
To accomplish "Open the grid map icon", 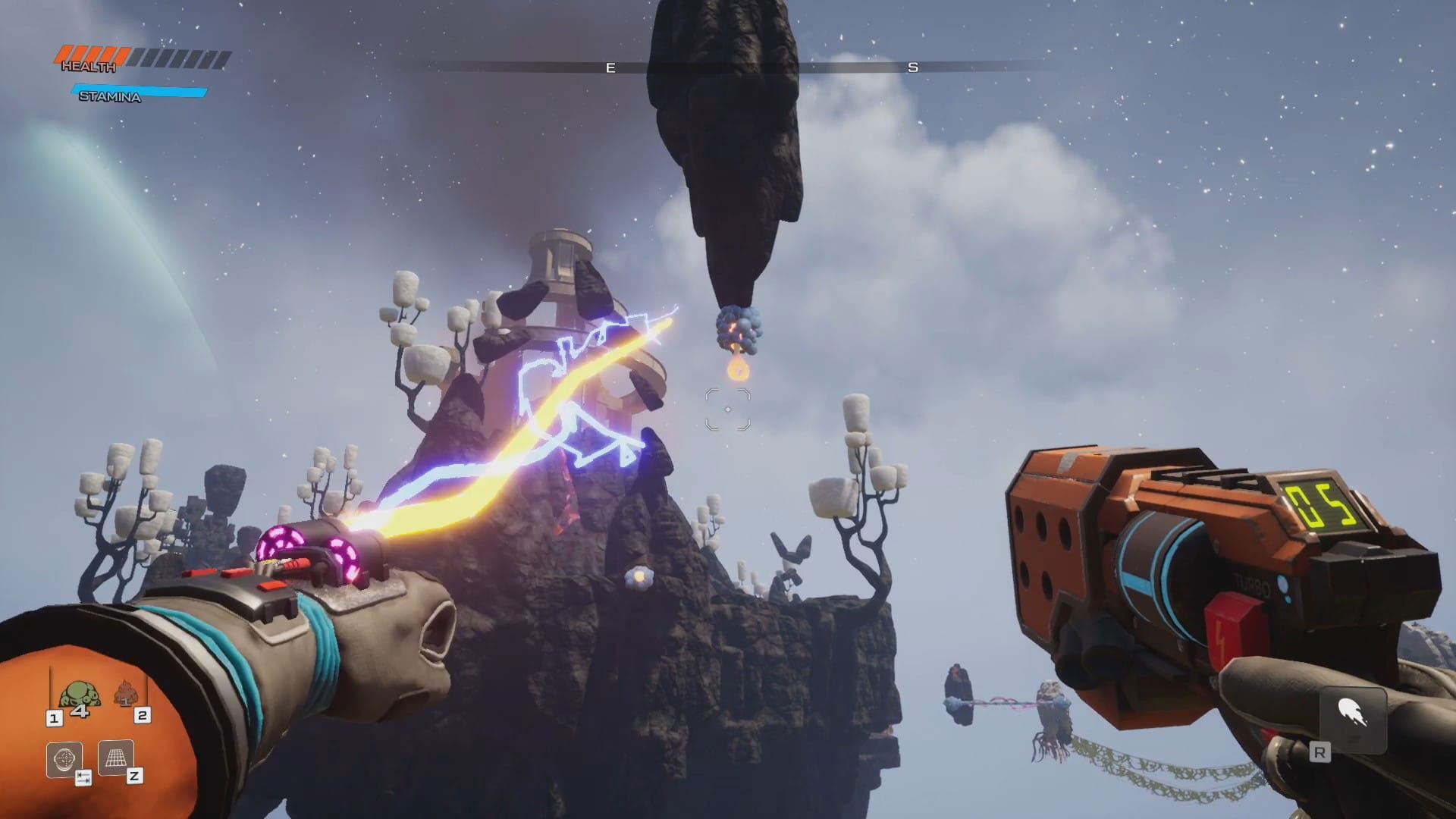I will click(115, 758).
